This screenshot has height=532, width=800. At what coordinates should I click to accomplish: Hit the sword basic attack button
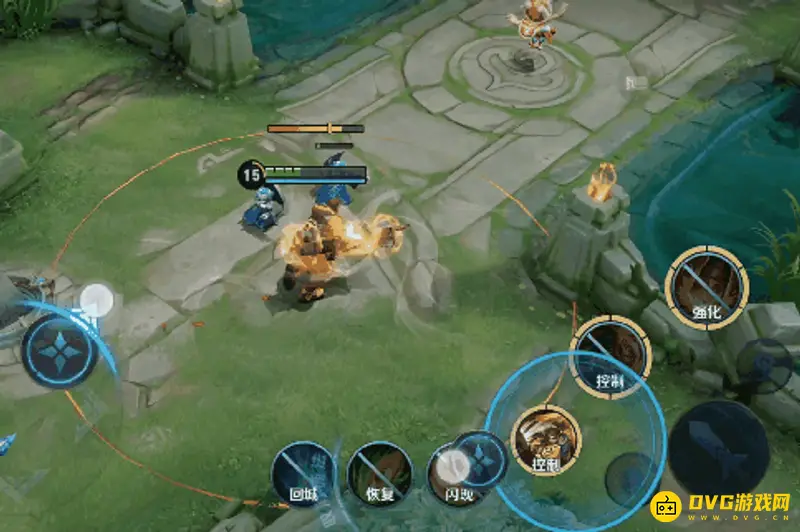[x=718, y=449]
